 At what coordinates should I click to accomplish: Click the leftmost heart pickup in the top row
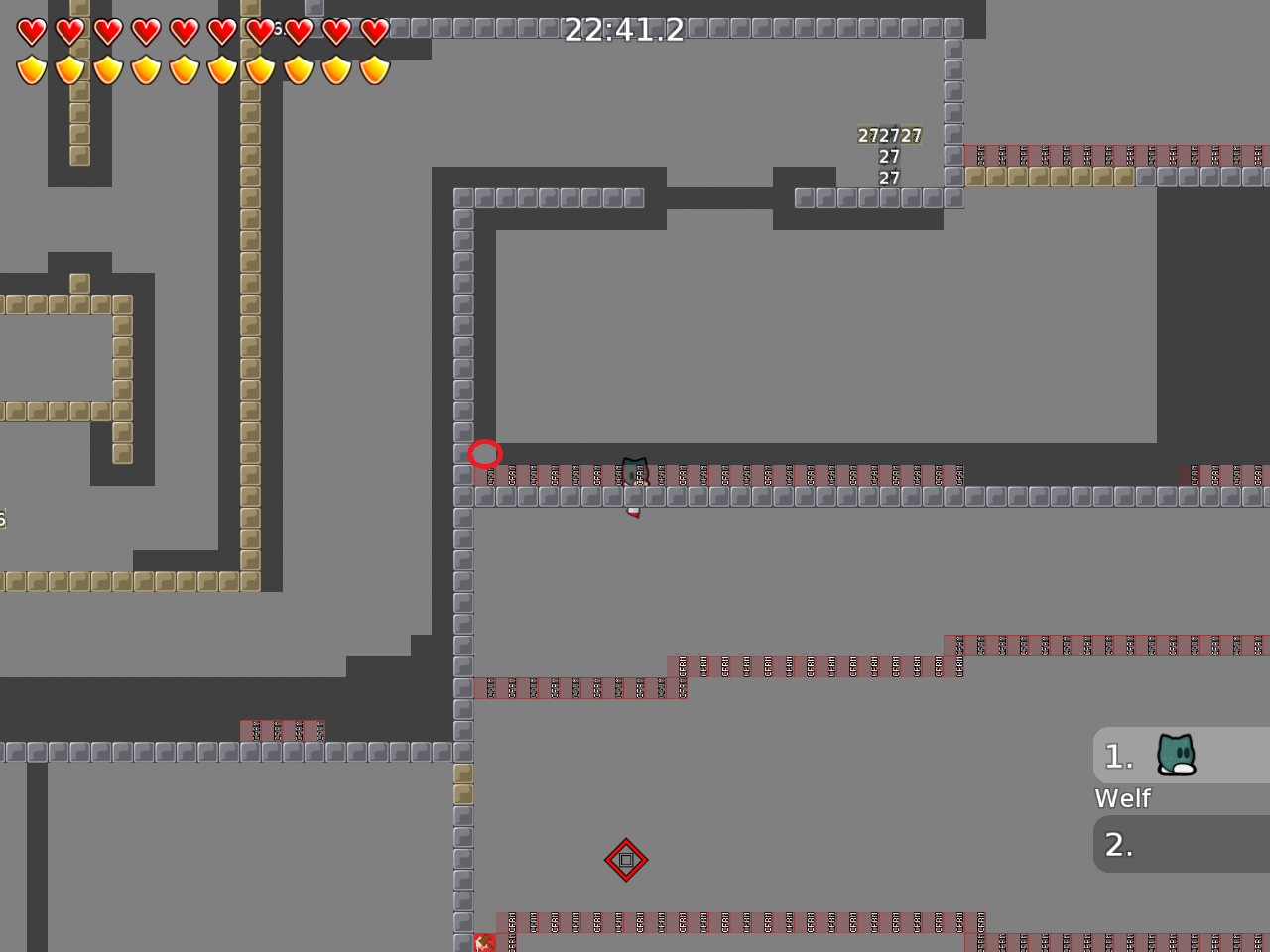(x=31, y=31)
